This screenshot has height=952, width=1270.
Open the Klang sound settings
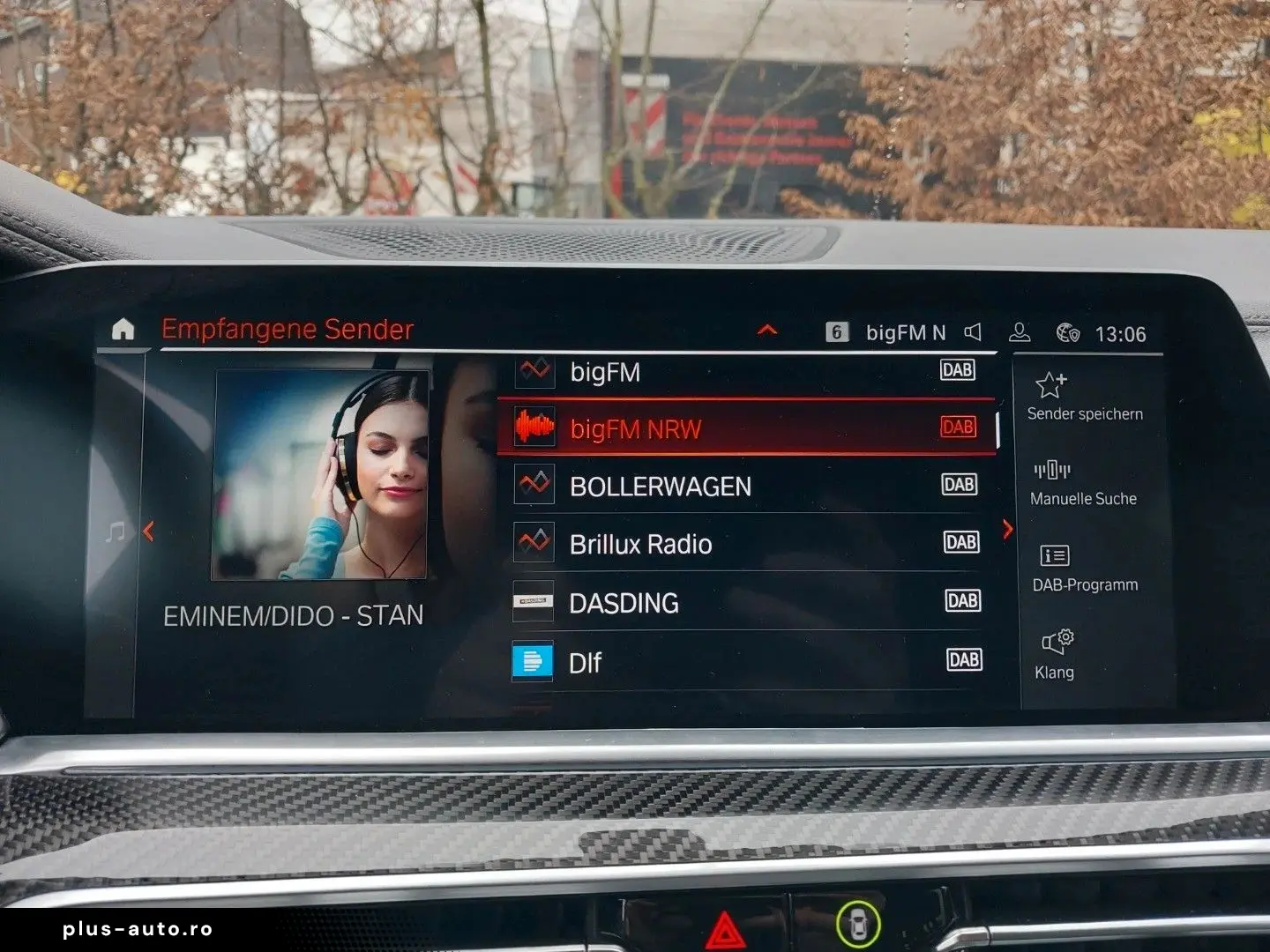[1056, 654]
